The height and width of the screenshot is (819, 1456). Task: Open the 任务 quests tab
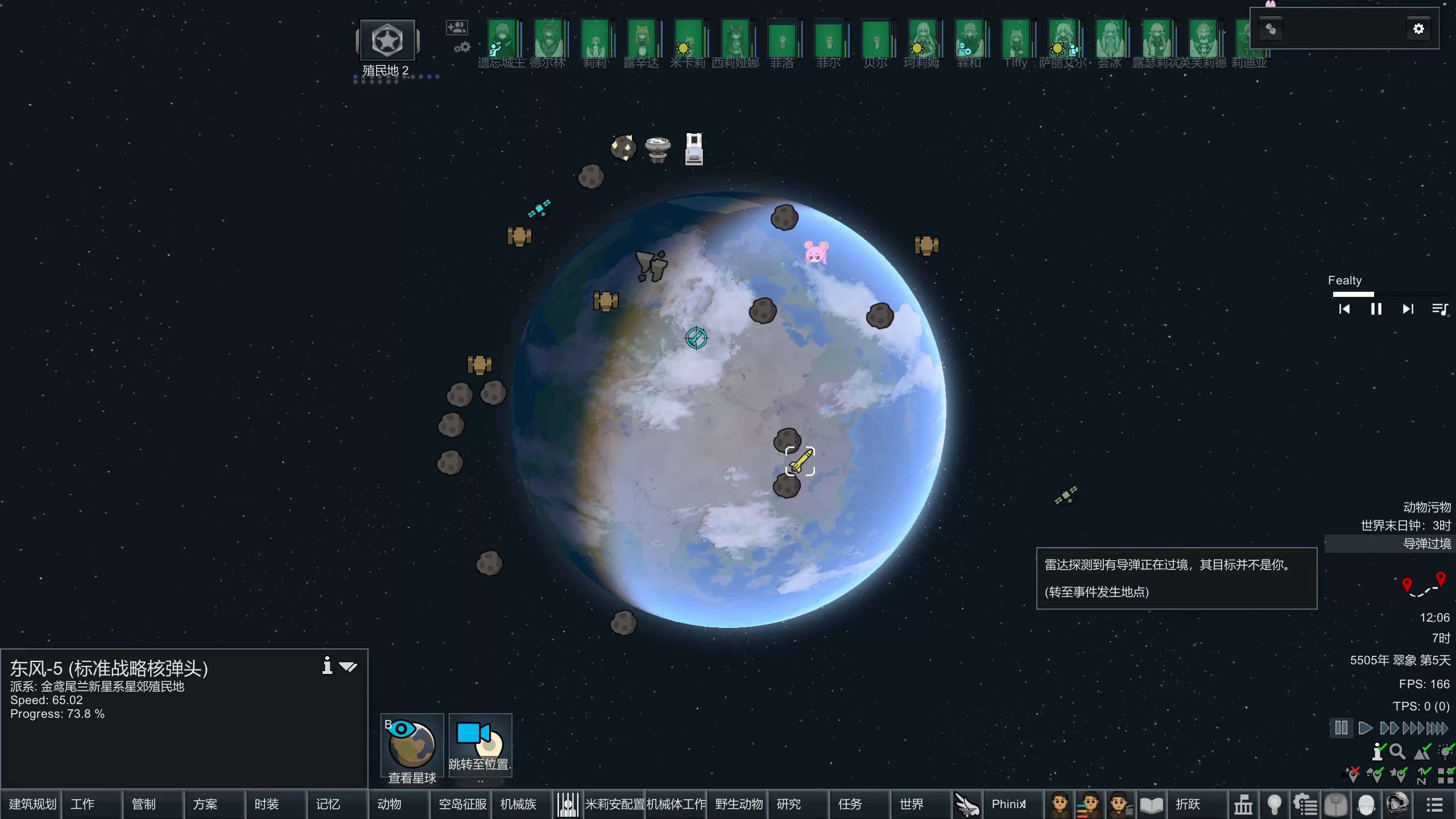coord(850,804)
